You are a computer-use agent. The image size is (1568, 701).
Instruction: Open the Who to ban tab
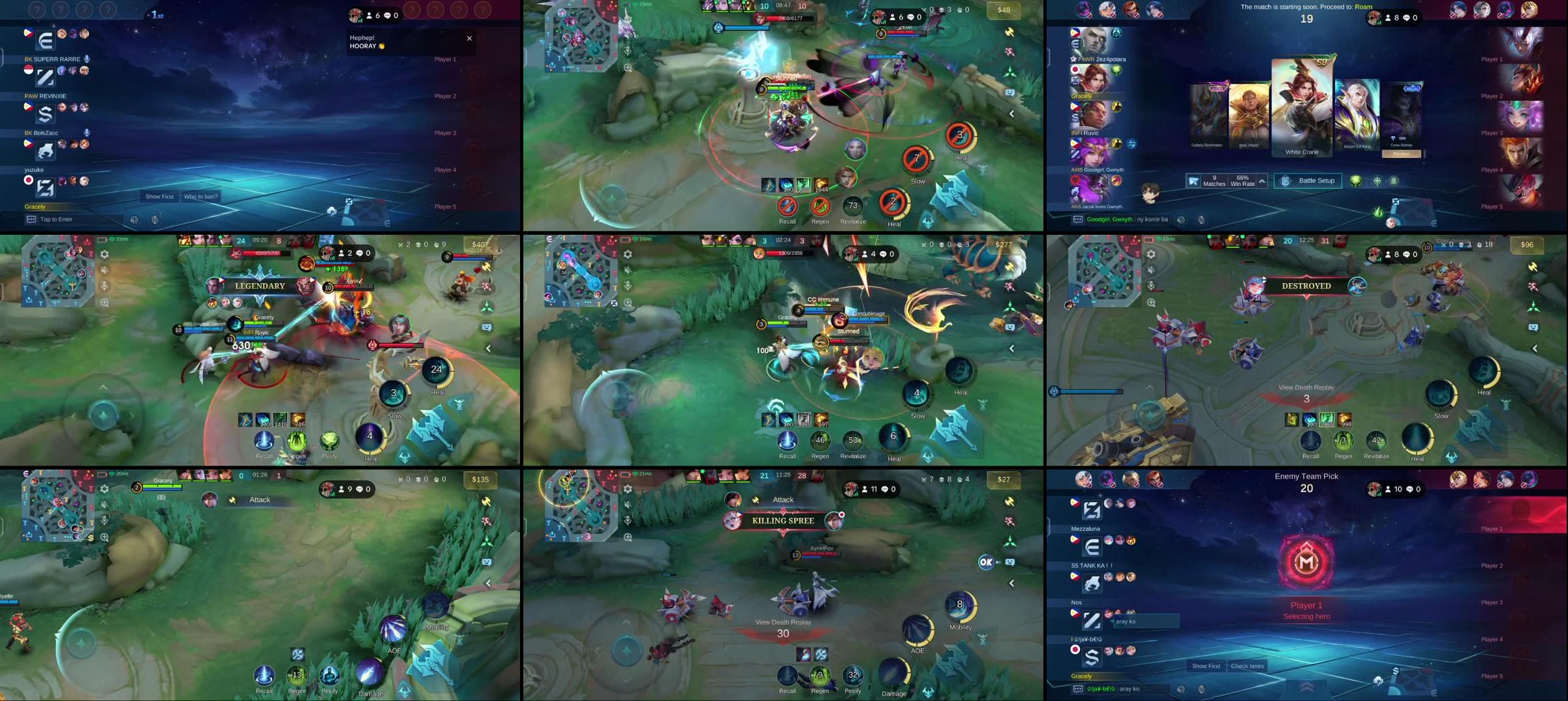200,196
